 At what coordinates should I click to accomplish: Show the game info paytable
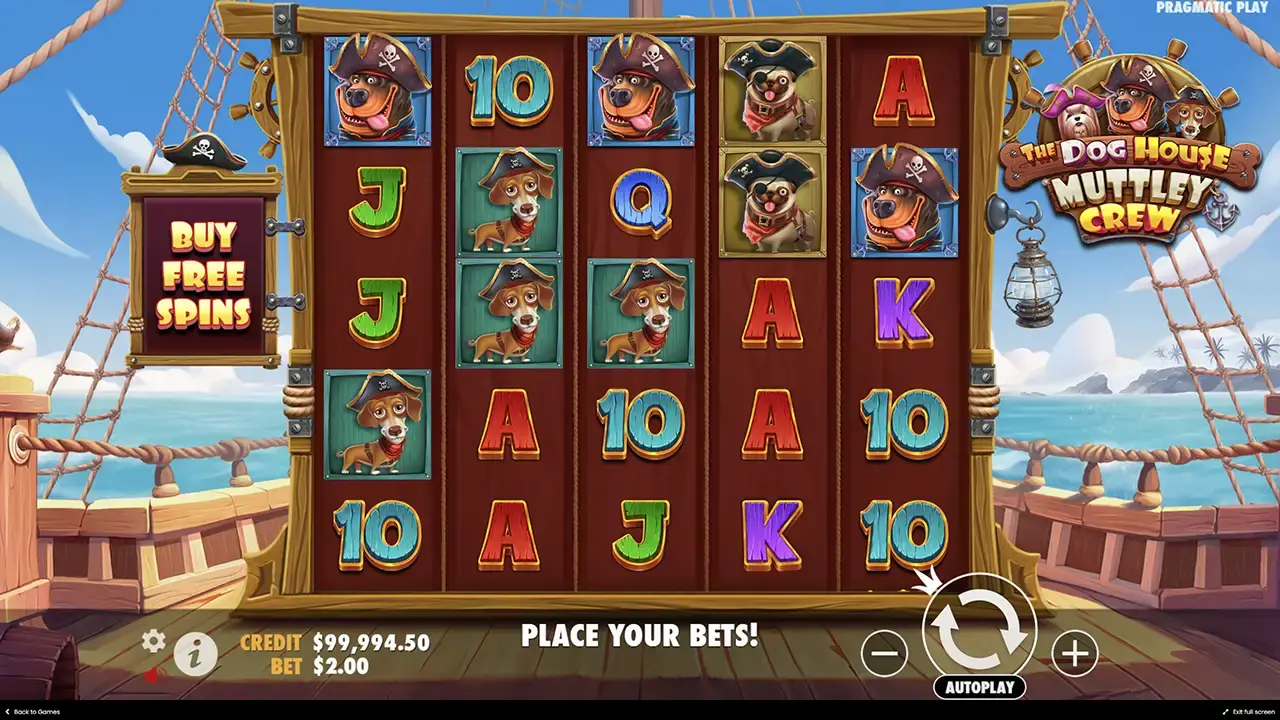point(196,654)
